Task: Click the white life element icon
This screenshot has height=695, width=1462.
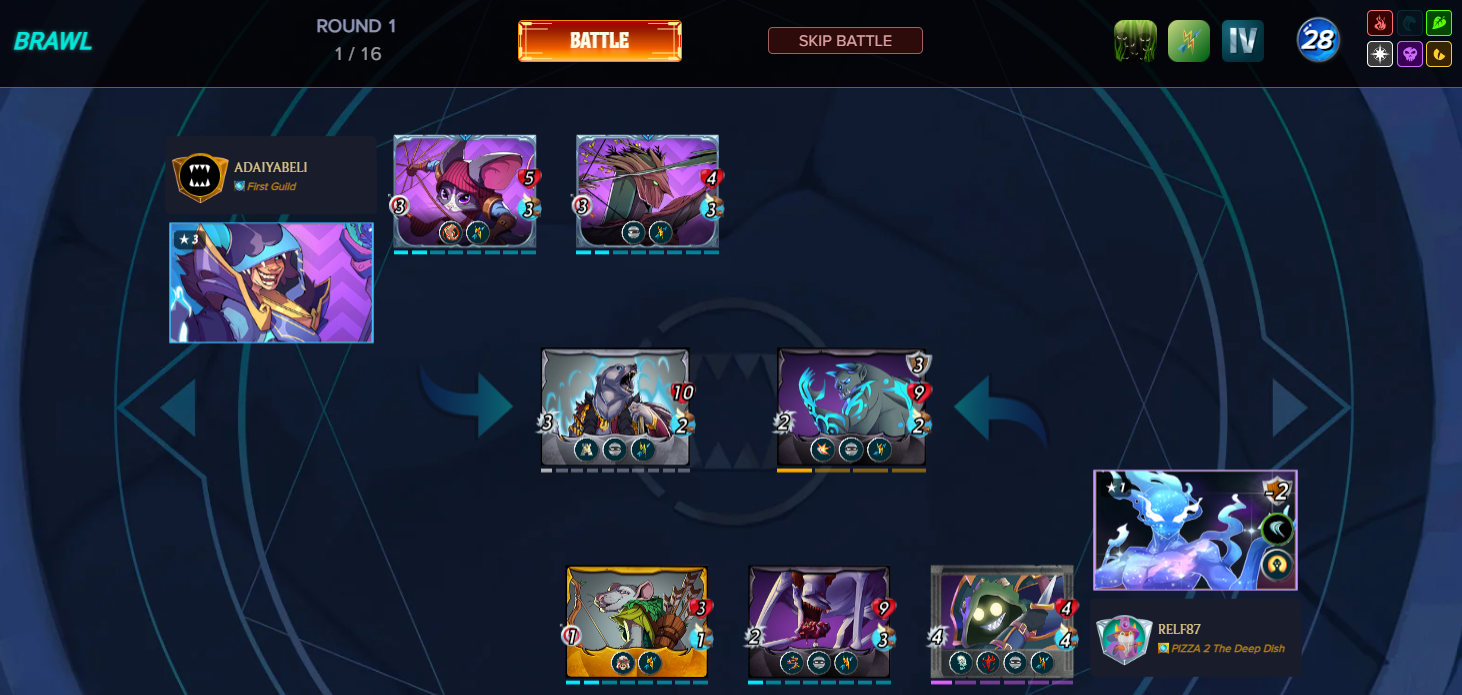Action: click(x=1380, y=54)
